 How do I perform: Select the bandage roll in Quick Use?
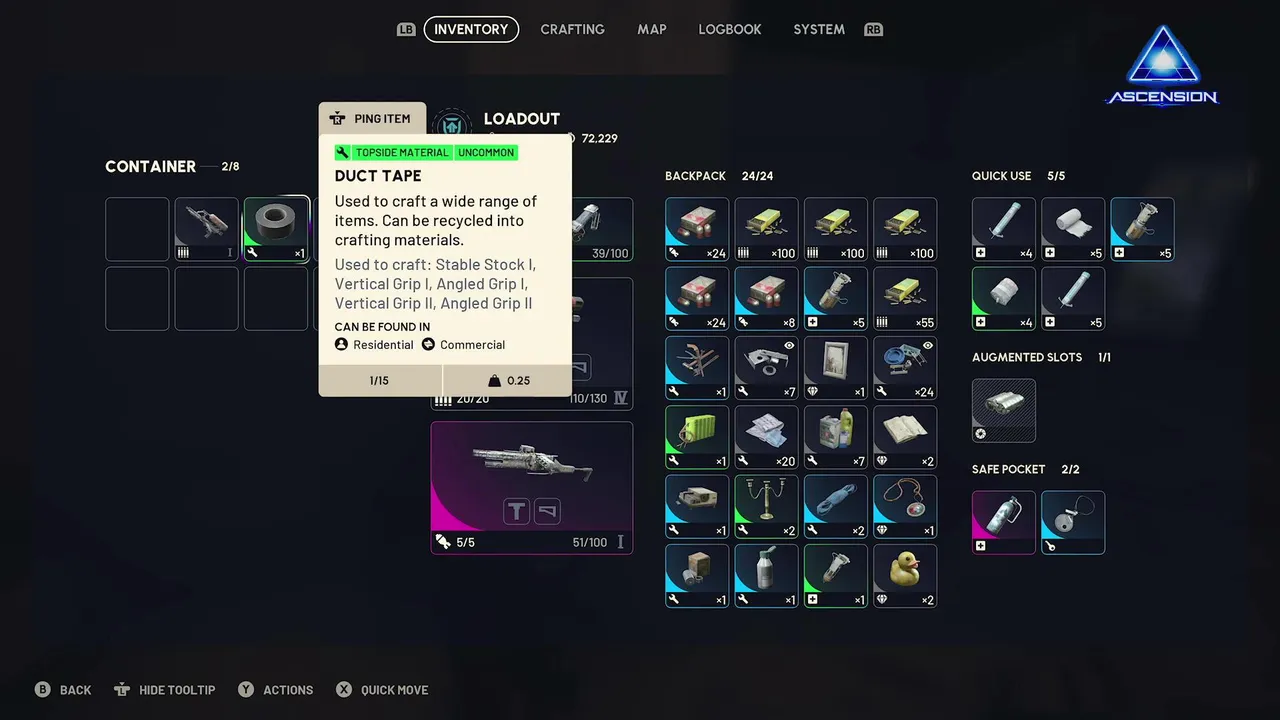pos(1073,229)
